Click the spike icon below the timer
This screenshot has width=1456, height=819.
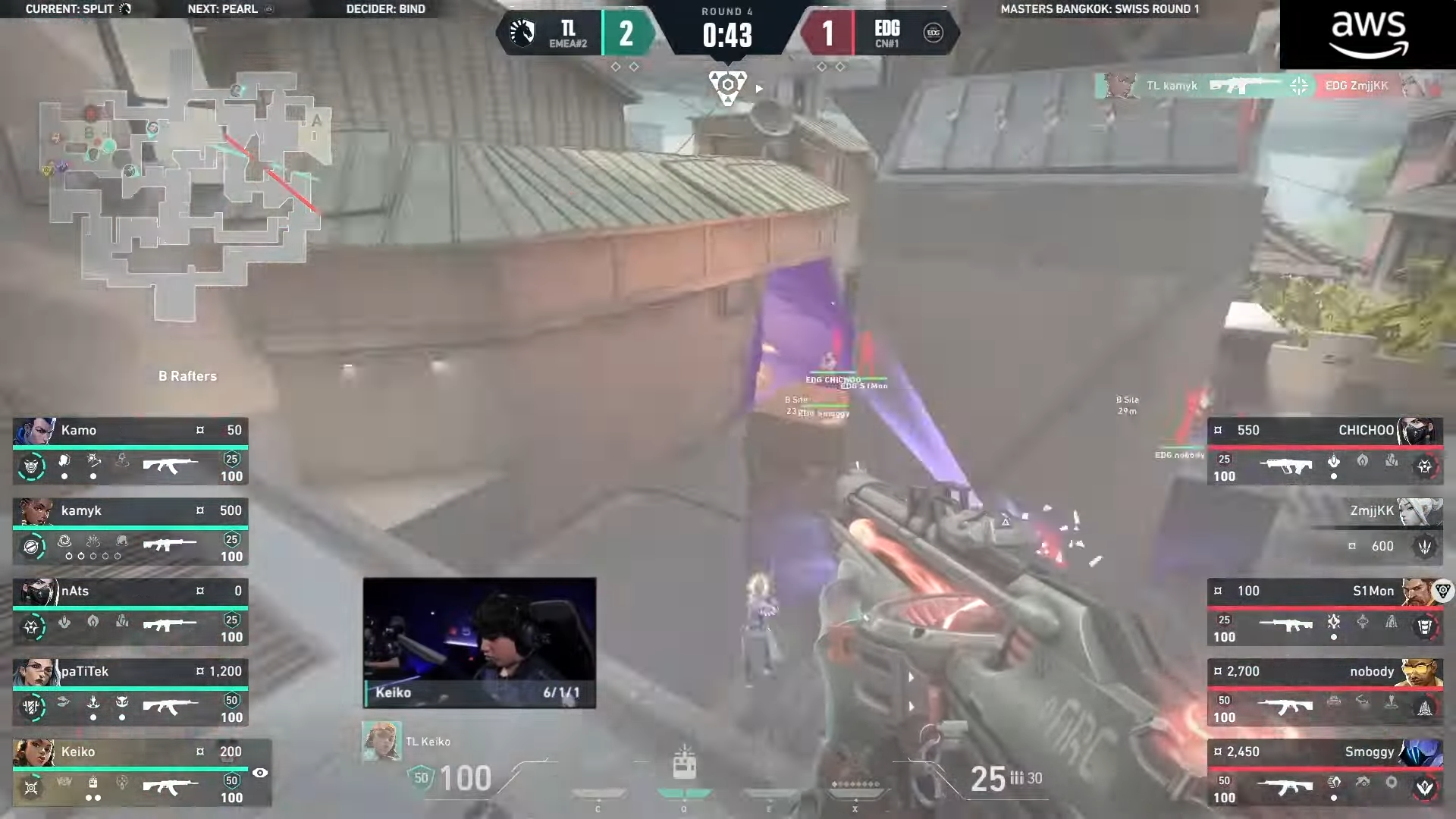[x=727, y=87]
